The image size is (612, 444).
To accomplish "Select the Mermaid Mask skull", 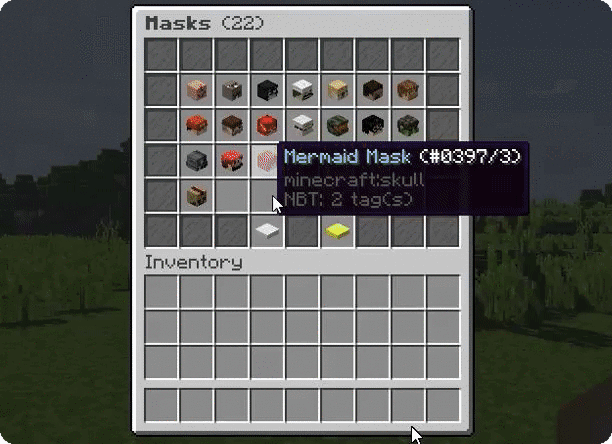I will pos(266,160).
